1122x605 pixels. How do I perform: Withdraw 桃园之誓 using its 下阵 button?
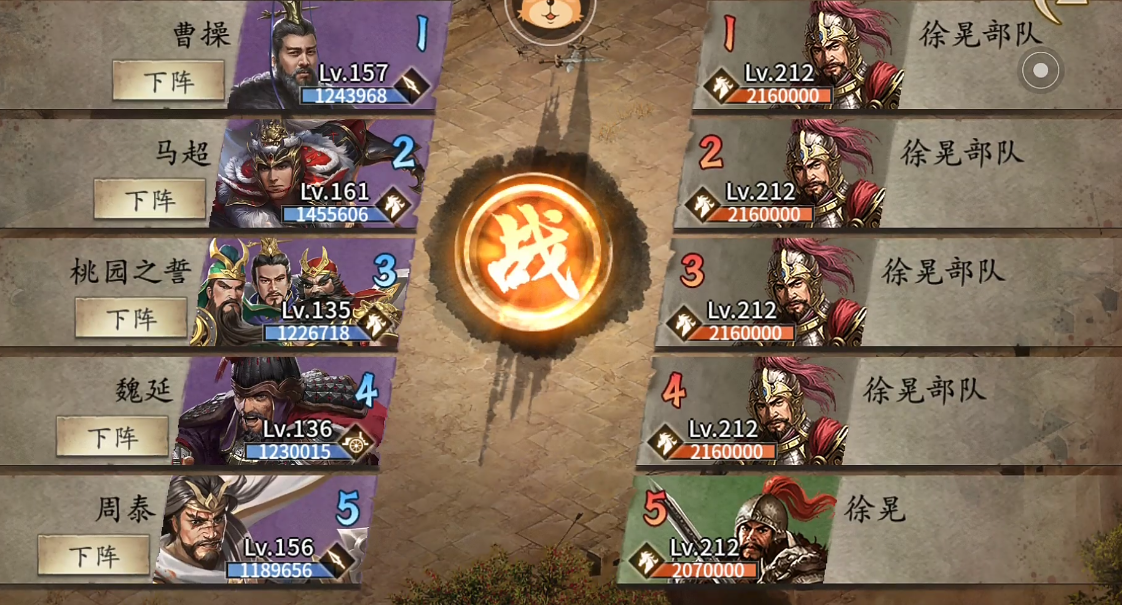[x=131, y=318]
